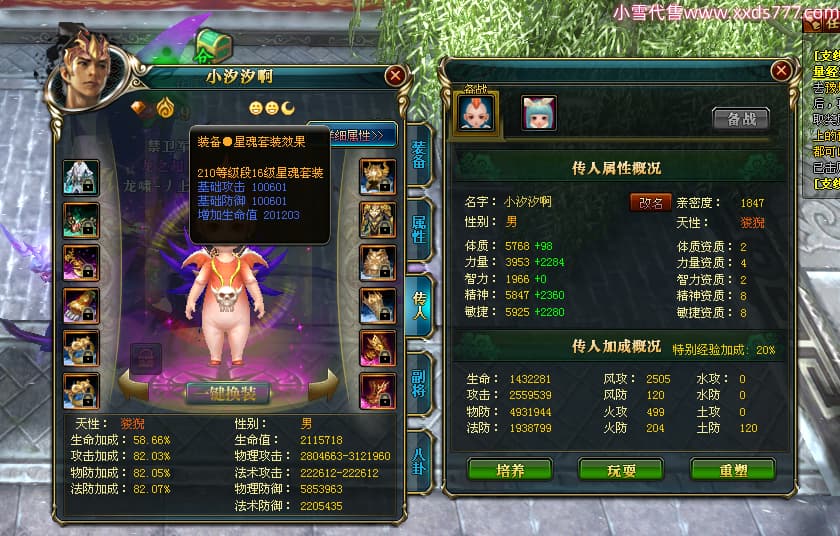Select the red-haired heir portrait
This screenshot has width=840, height=536.
click(x=476, y=113)
